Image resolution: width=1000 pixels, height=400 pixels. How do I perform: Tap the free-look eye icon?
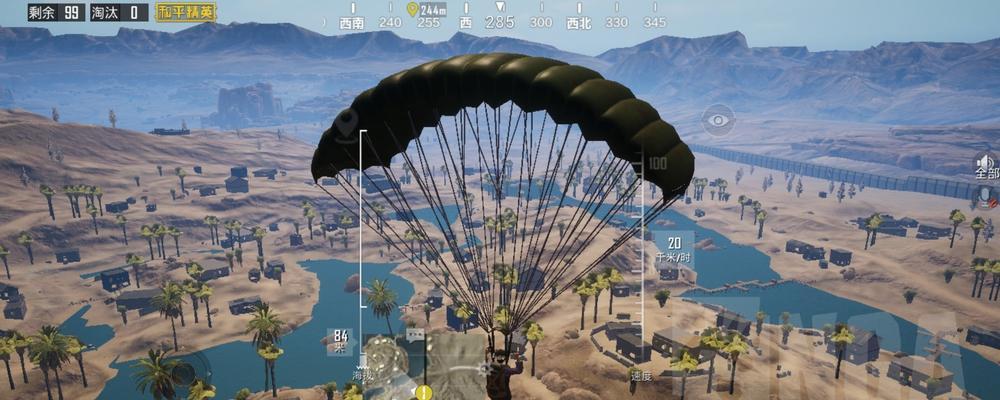[718, 121]
